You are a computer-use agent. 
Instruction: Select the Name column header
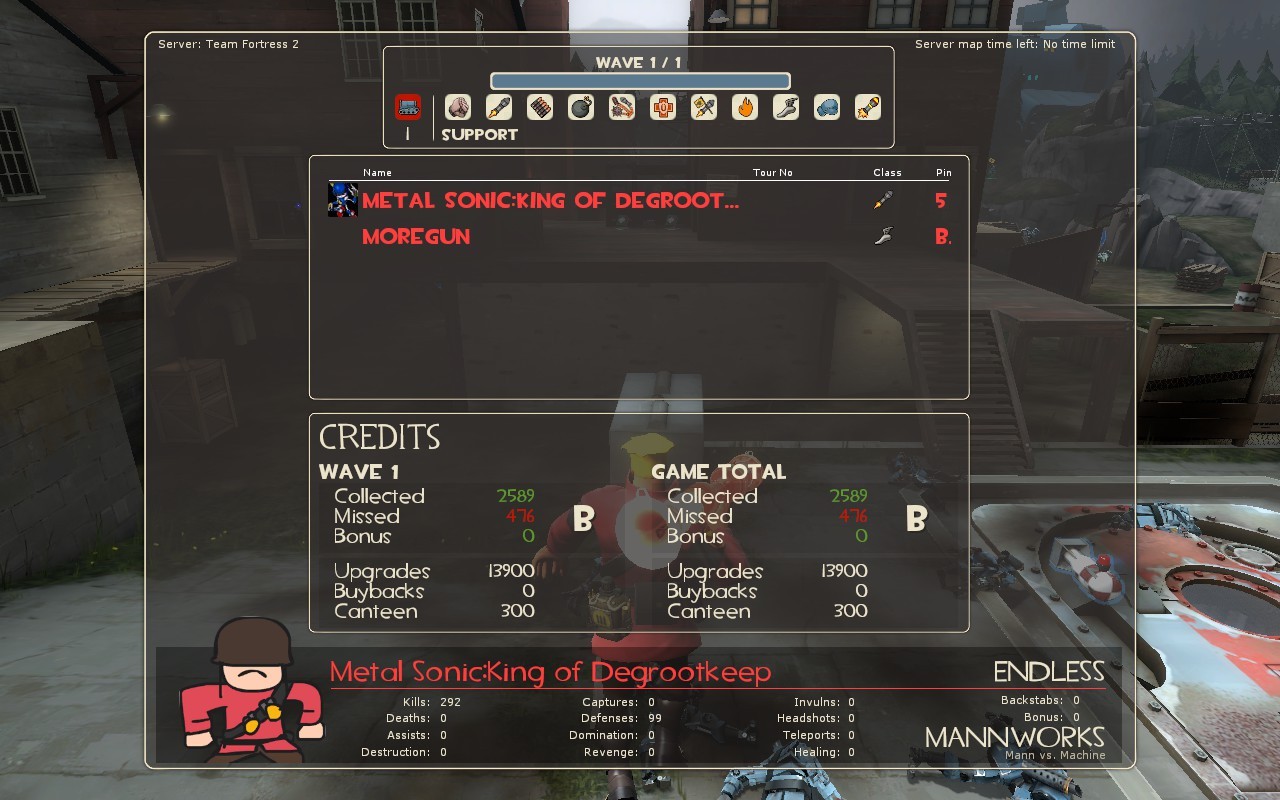[376, 172]
